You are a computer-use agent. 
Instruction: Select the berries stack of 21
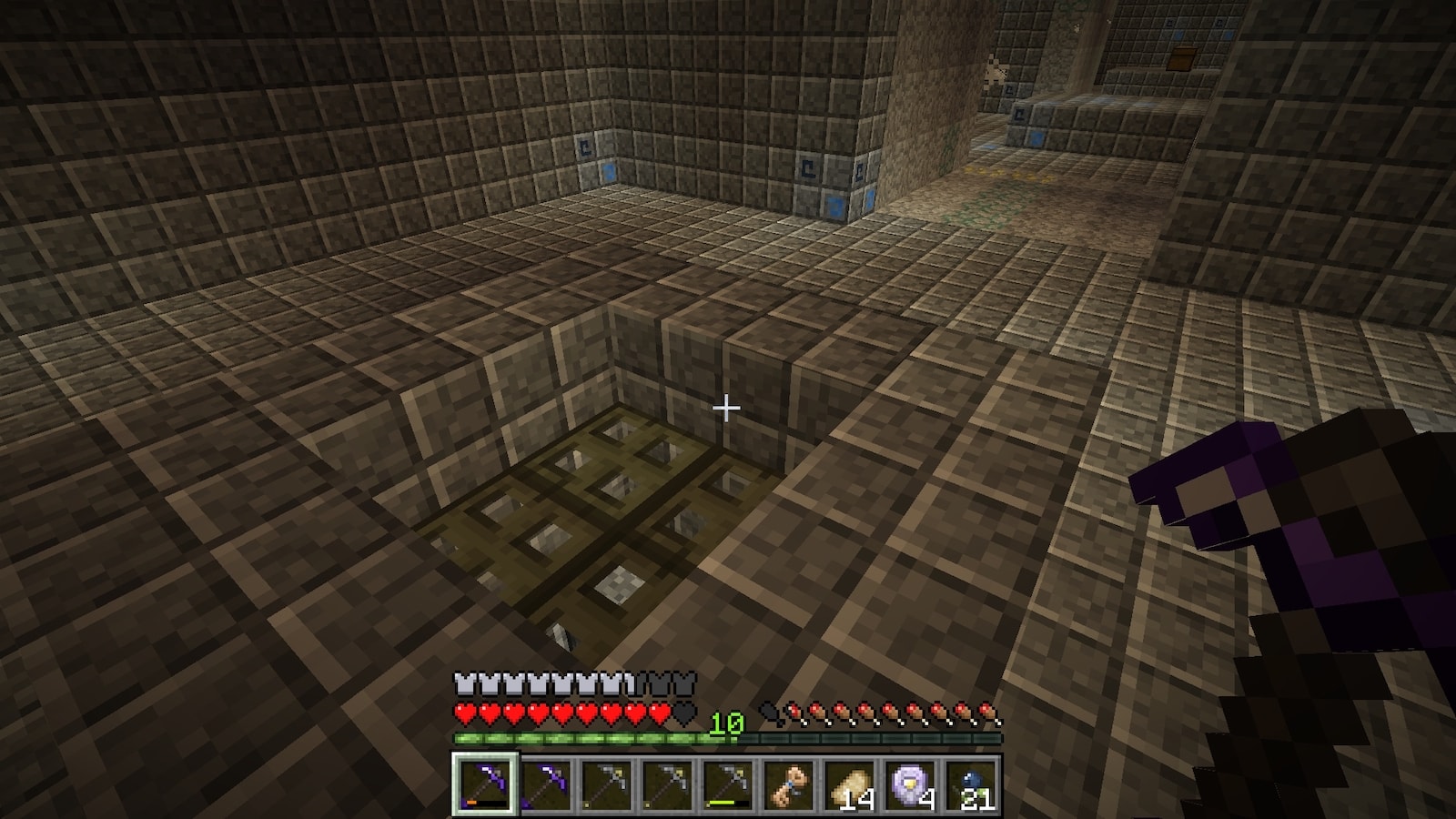point(970,784)
